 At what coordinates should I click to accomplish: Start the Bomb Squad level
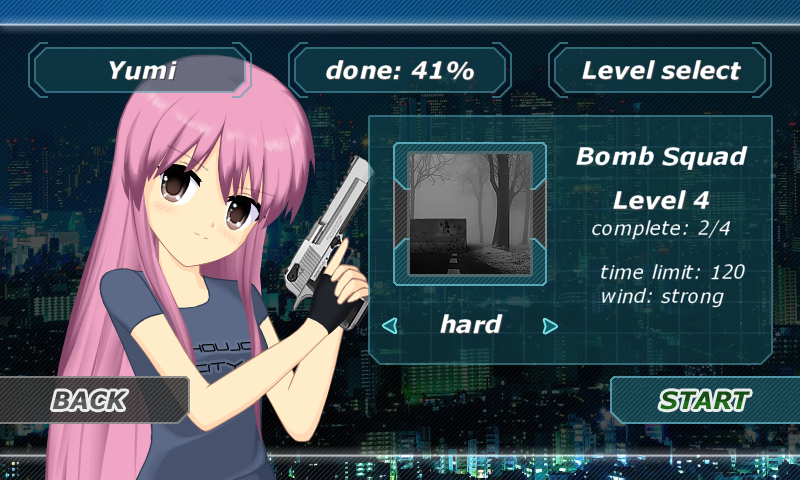[x=704, y=400]
